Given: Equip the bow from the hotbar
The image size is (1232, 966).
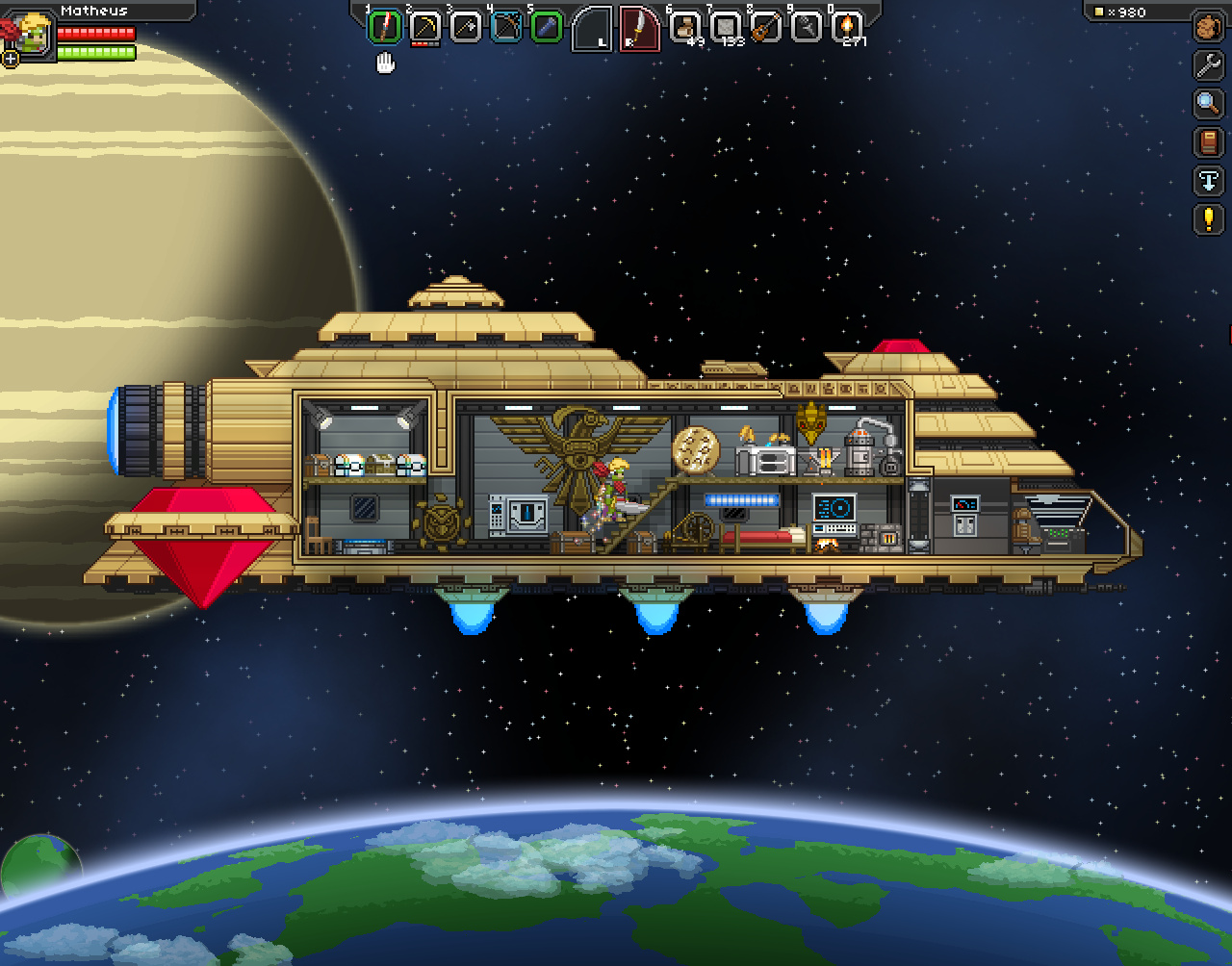Looking at the screenshot, I should coord(506,27).
